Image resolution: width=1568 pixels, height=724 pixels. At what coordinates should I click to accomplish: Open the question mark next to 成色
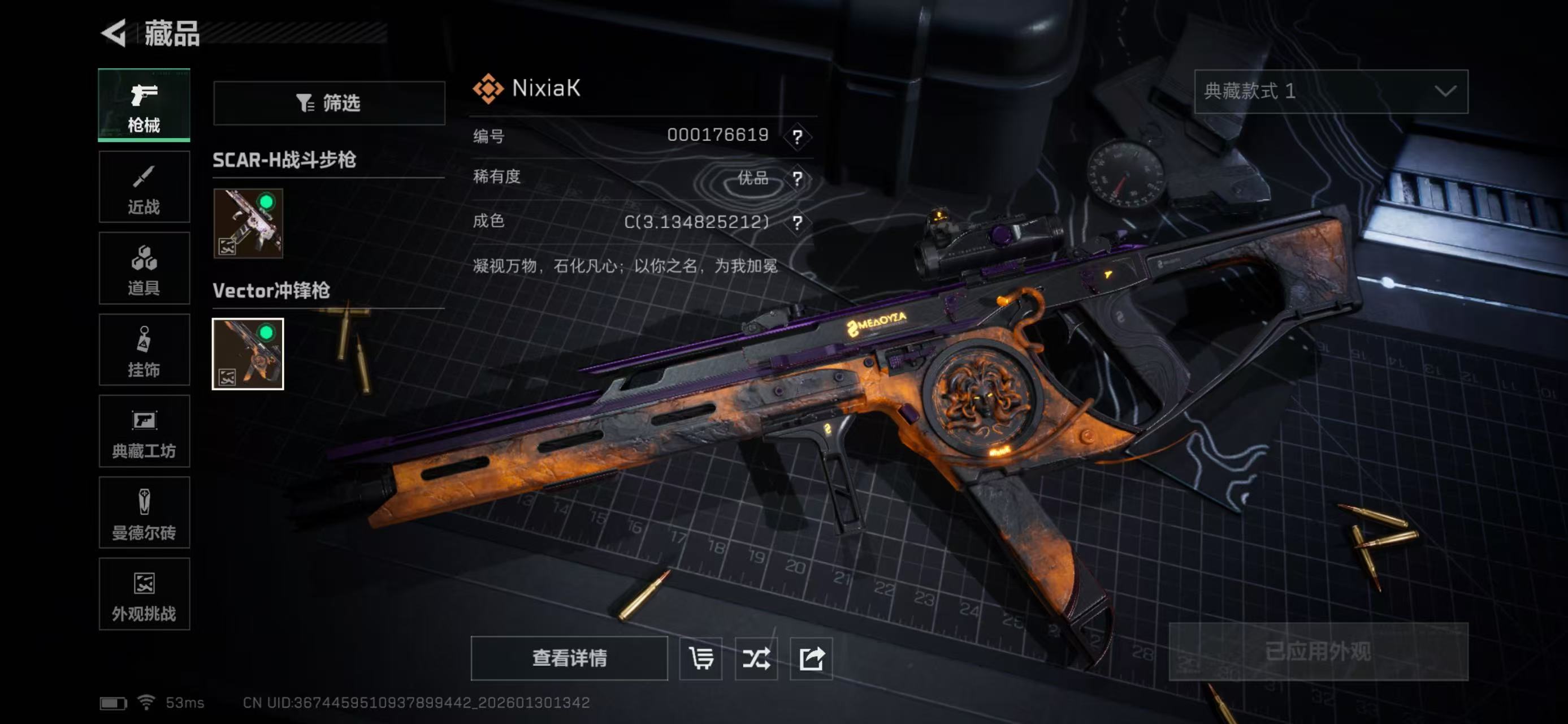point(797,223)
